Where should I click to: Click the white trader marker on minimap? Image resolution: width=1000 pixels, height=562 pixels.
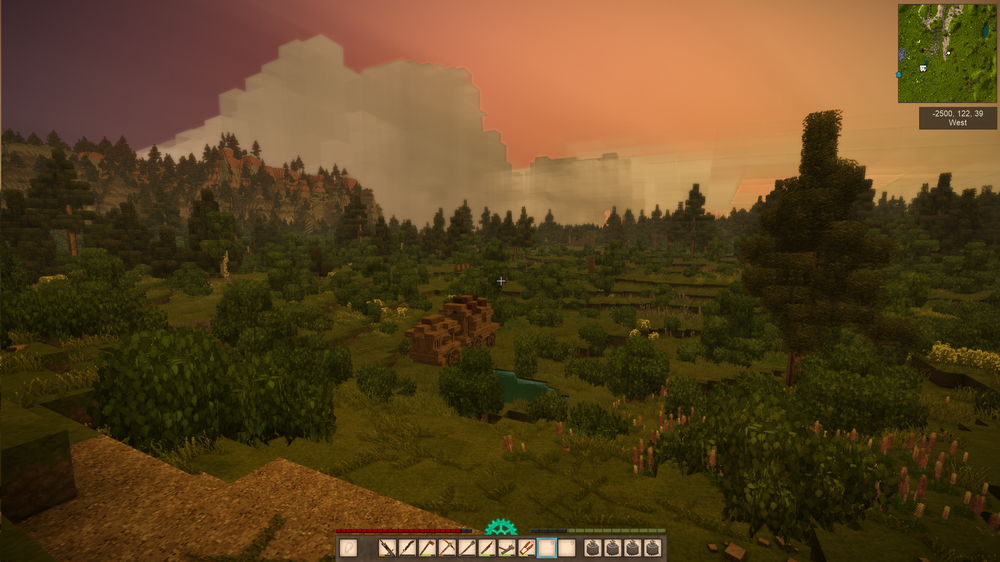[923, 69]
